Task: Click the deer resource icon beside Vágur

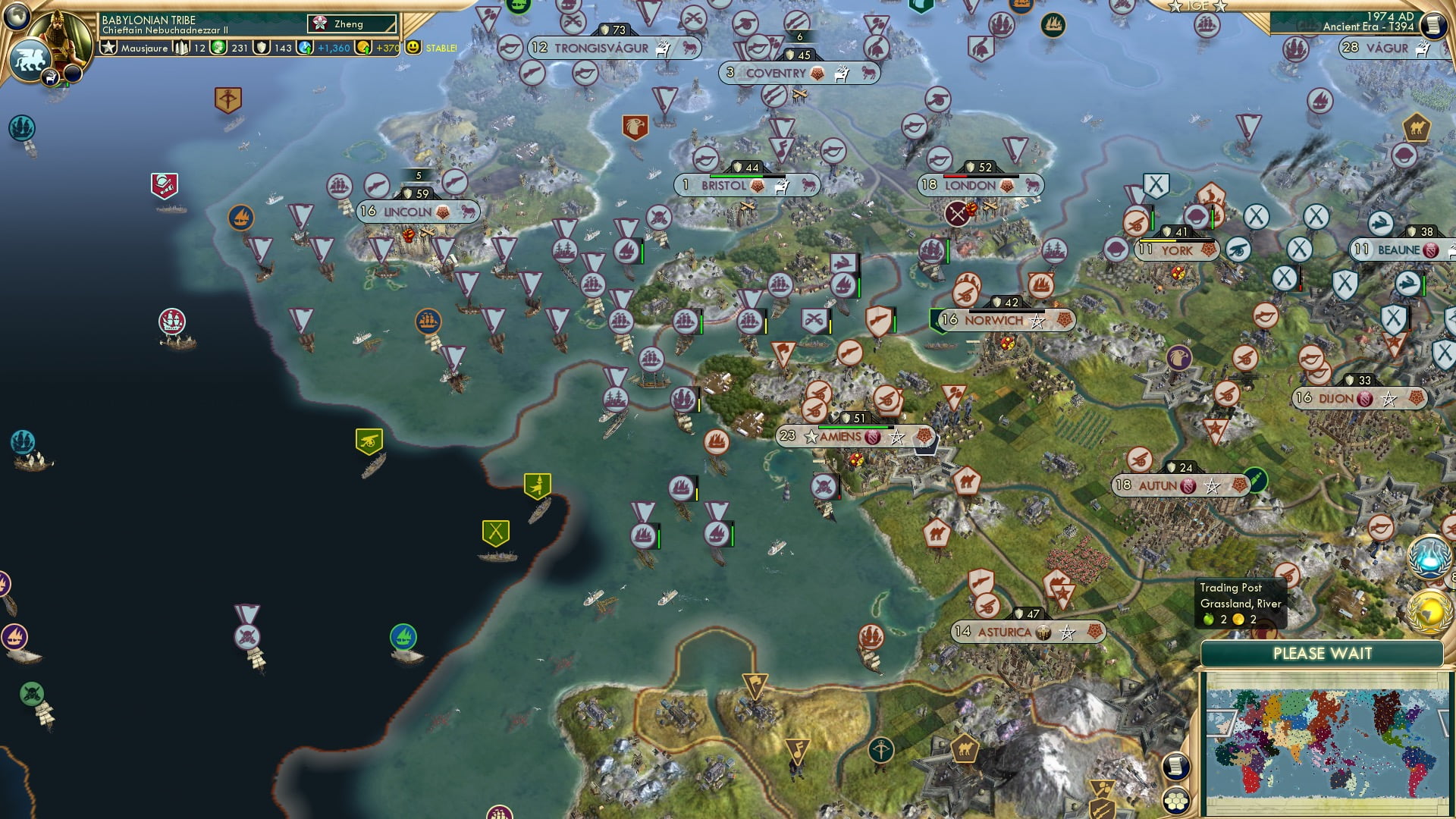Action: (x=1423, y=48)
